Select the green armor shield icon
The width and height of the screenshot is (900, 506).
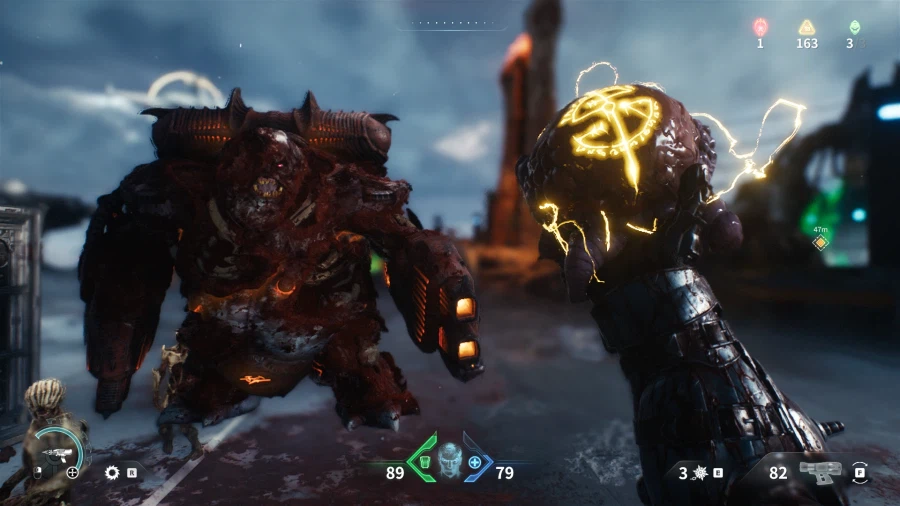[423, 463]
